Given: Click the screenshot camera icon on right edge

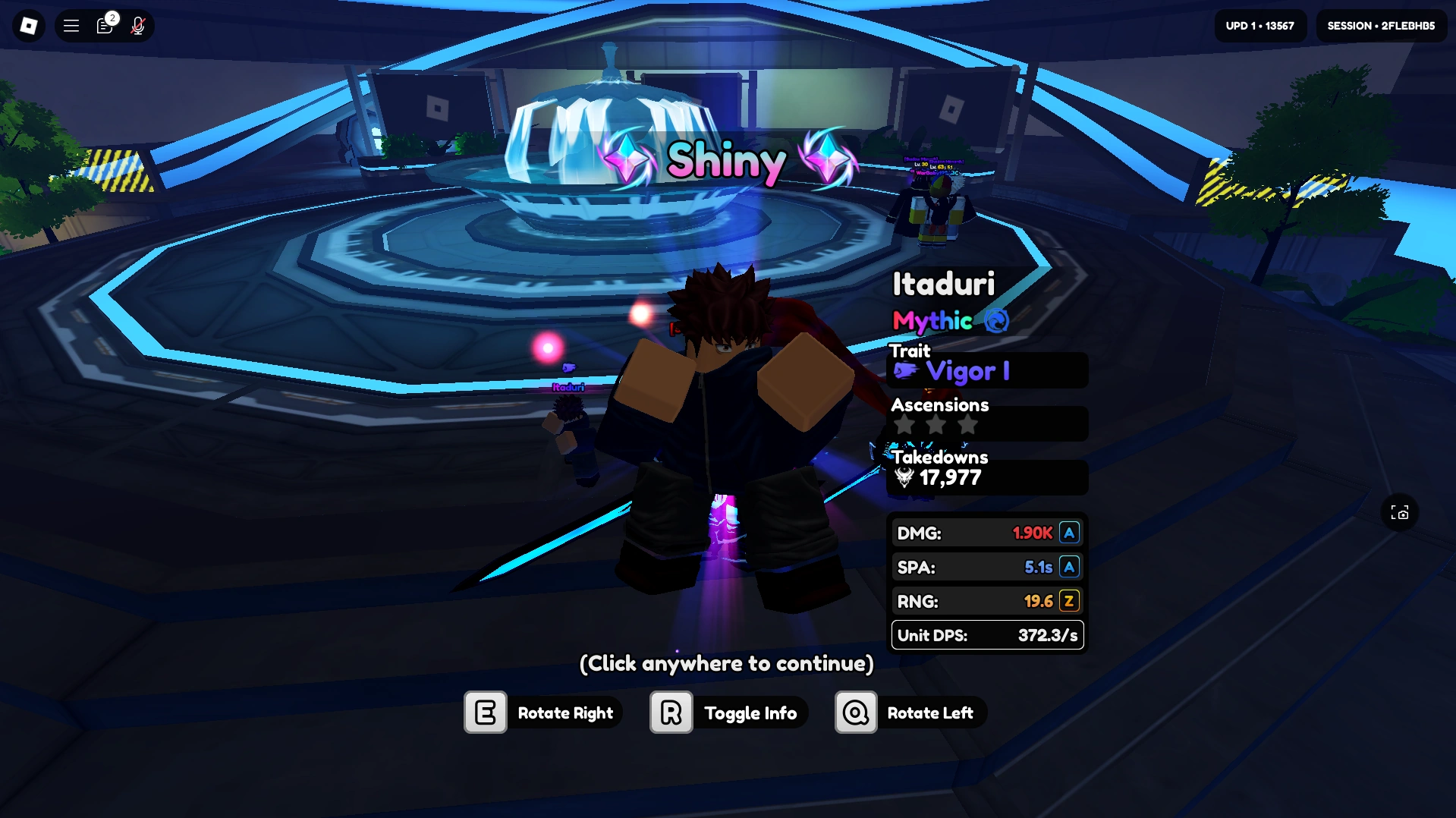Looking at the screenshot, I should [1400, 513].
